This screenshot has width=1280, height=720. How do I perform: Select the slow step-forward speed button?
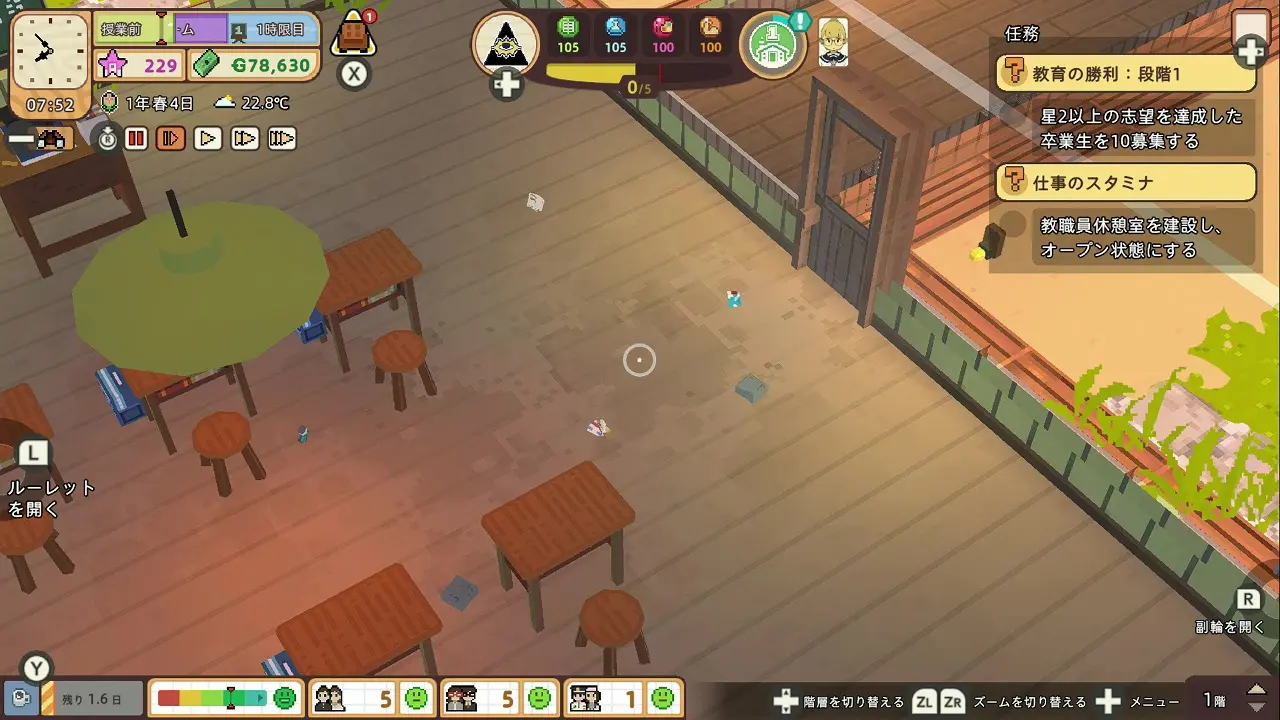point(171,139)
